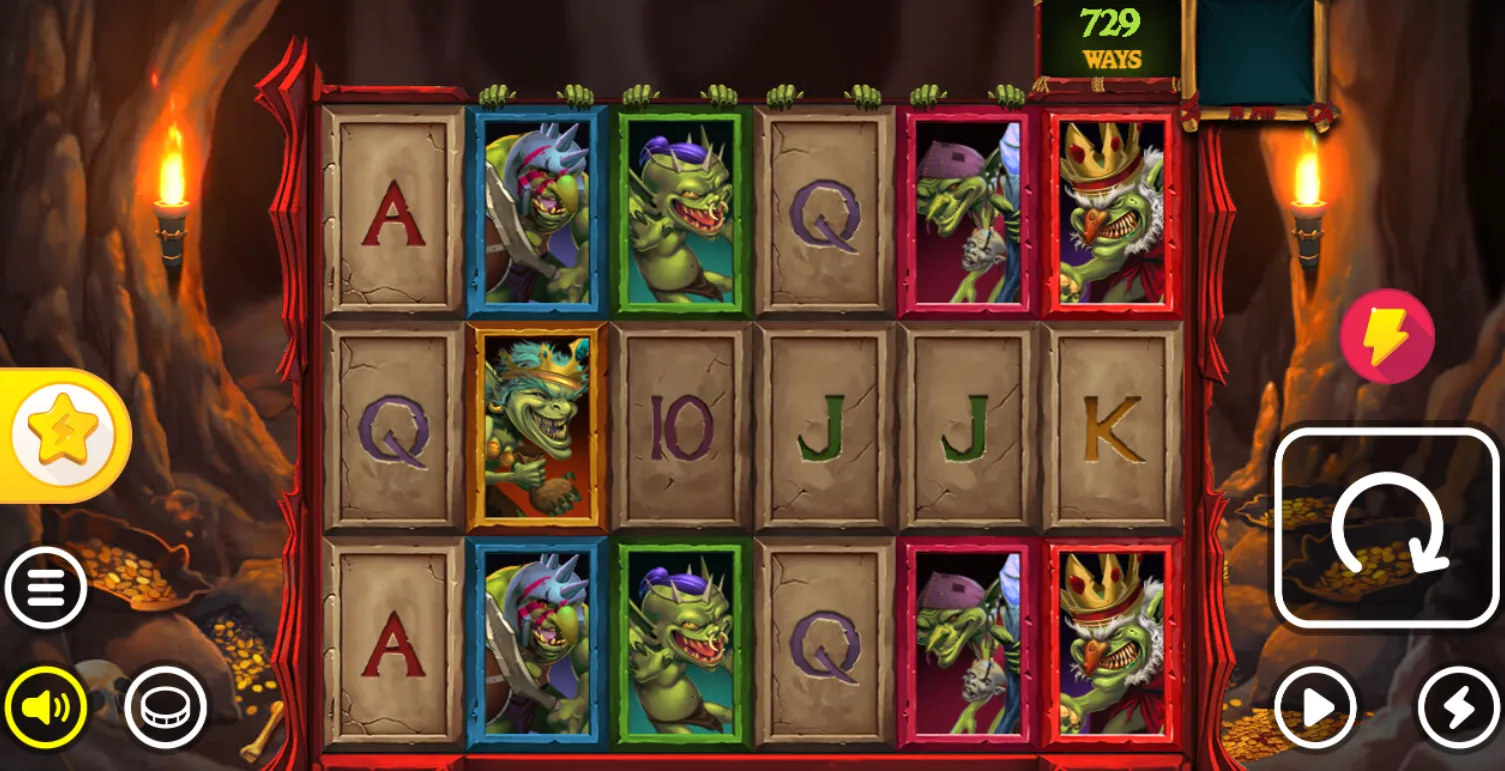Viewport: 1505px width, 771px height.
Task: Open the yellow star bonus feature tab
Action: coord(63,435)
